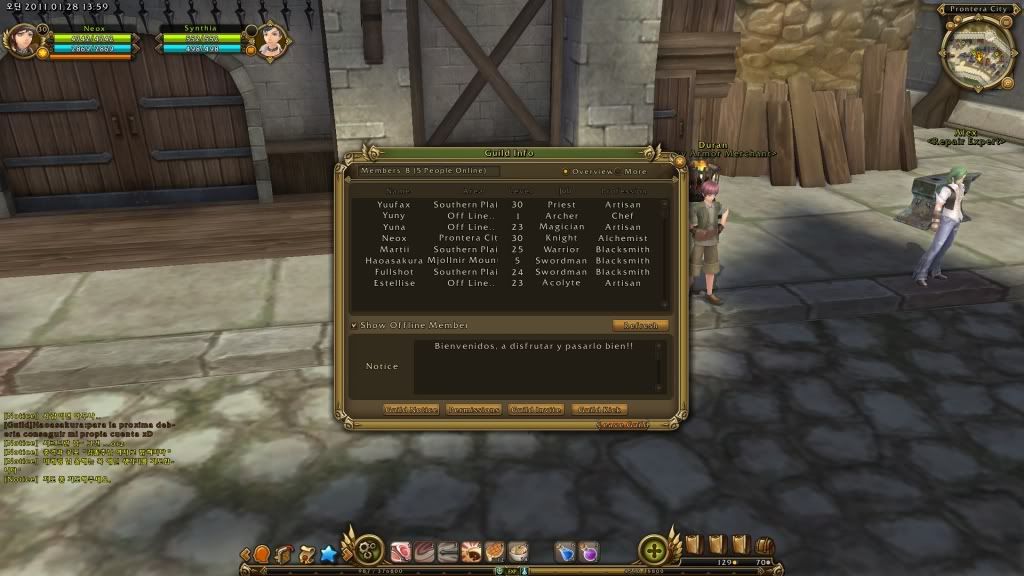Toggle the Show Offline Member checkbox
Image resolution: width=1024 pixels, height=576 pixels.
[354, 325]
